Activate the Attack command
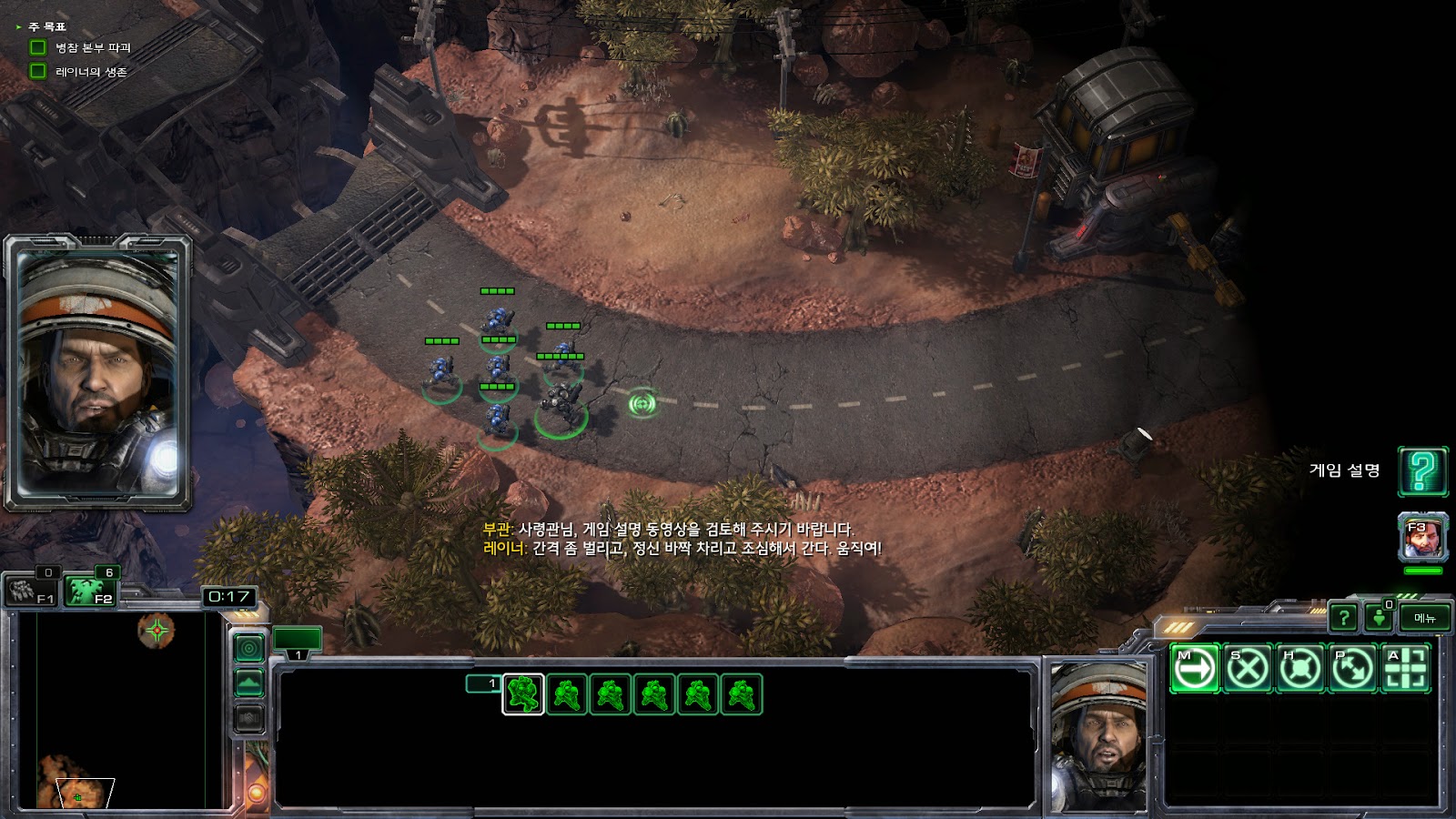 pyautogui.click(x=1405, y=669)
